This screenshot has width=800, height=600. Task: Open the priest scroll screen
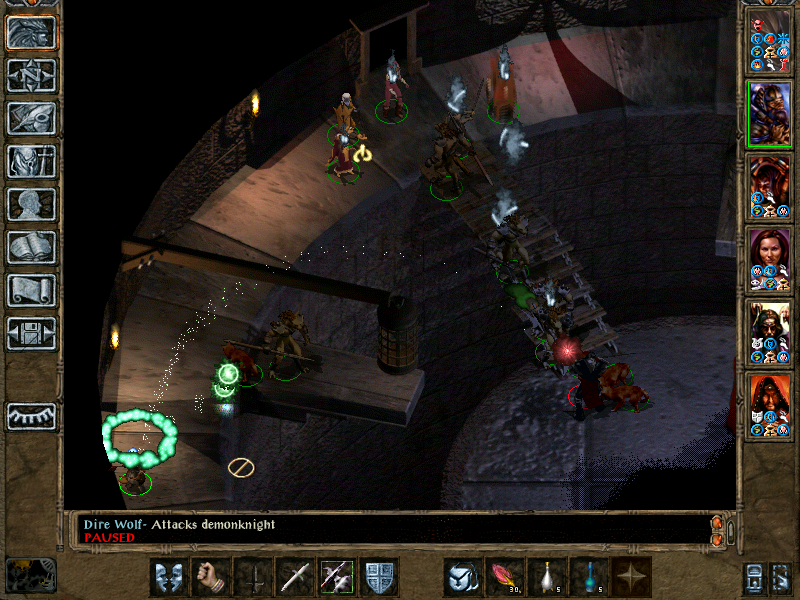point(32,290)
